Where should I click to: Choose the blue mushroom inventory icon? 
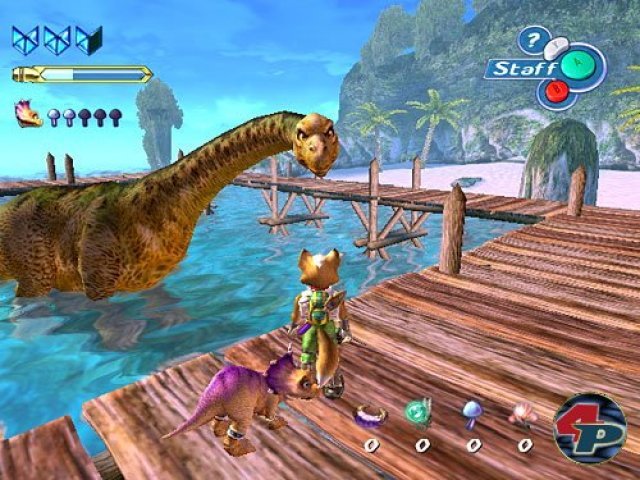click(471, 412)
